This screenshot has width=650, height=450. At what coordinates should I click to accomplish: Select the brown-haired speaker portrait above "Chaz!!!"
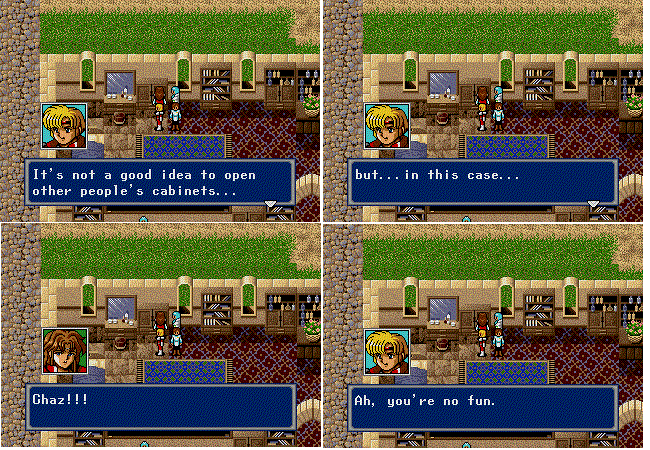pos(64,352)
